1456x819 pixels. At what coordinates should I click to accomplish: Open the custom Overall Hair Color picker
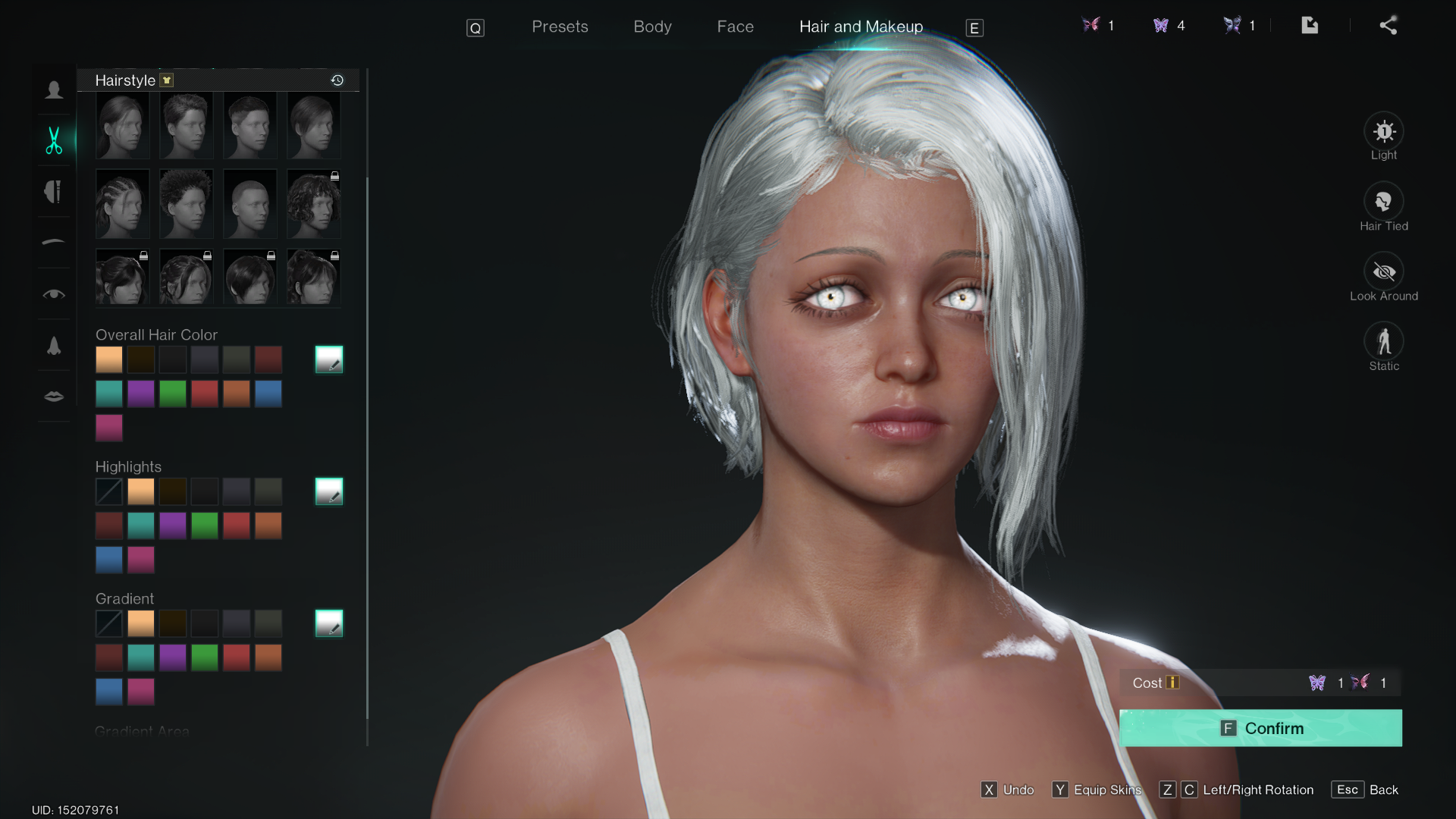329,359
